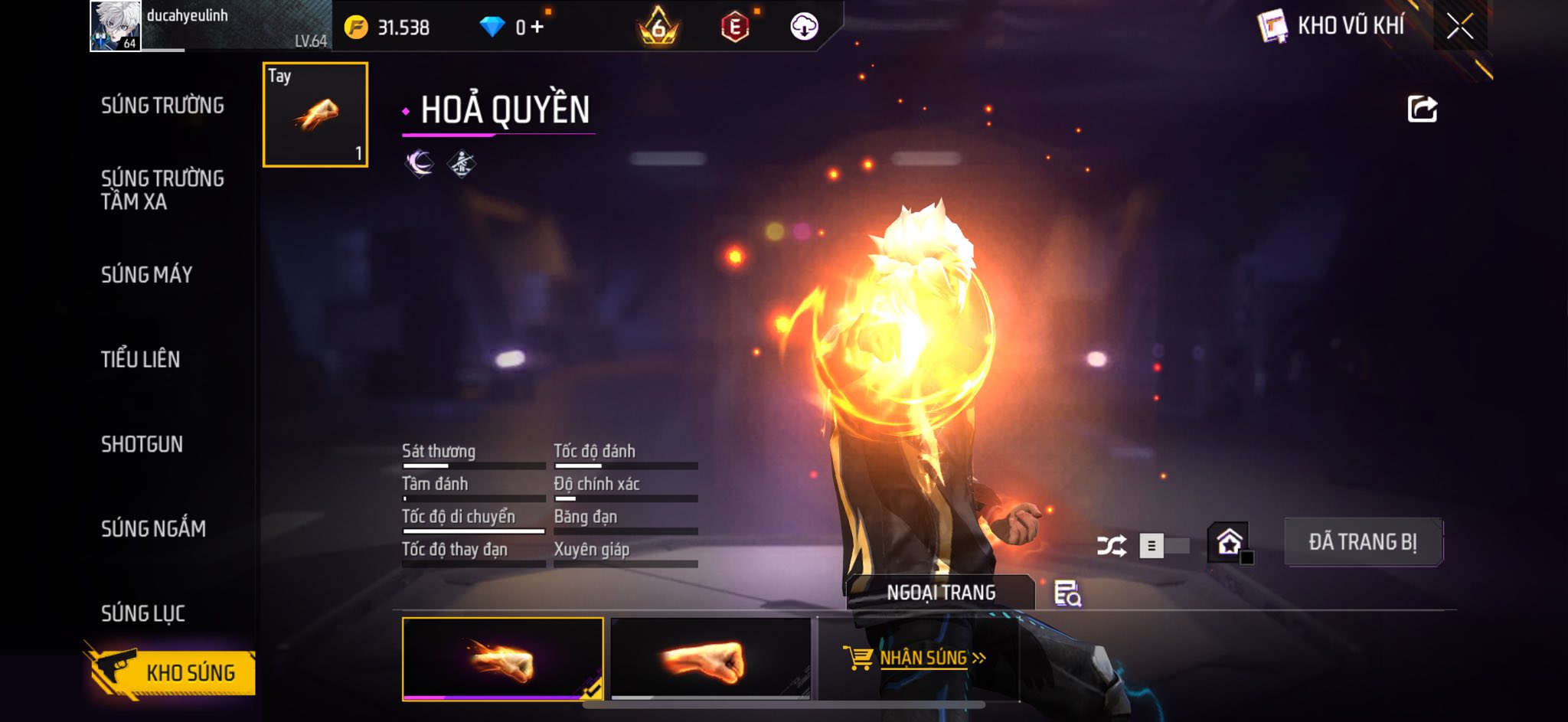Open the SÚNG MÁY category

click(146, 275)
